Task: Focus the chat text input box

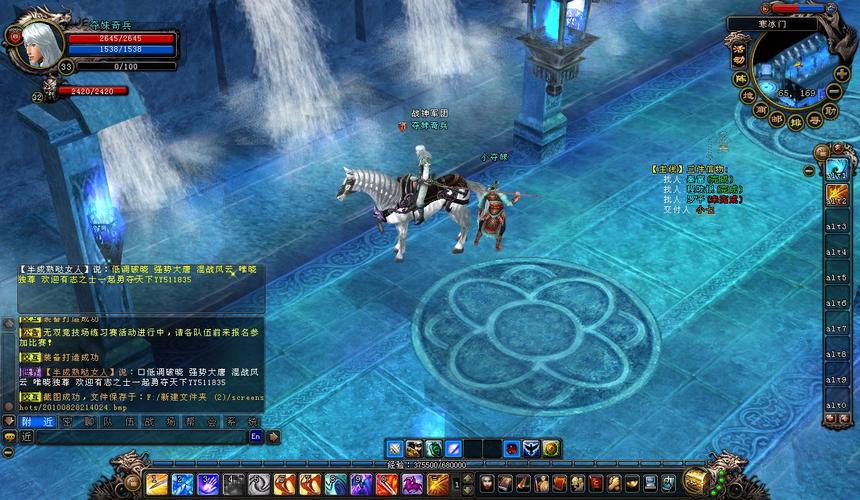Action: (x=135, y=437)
